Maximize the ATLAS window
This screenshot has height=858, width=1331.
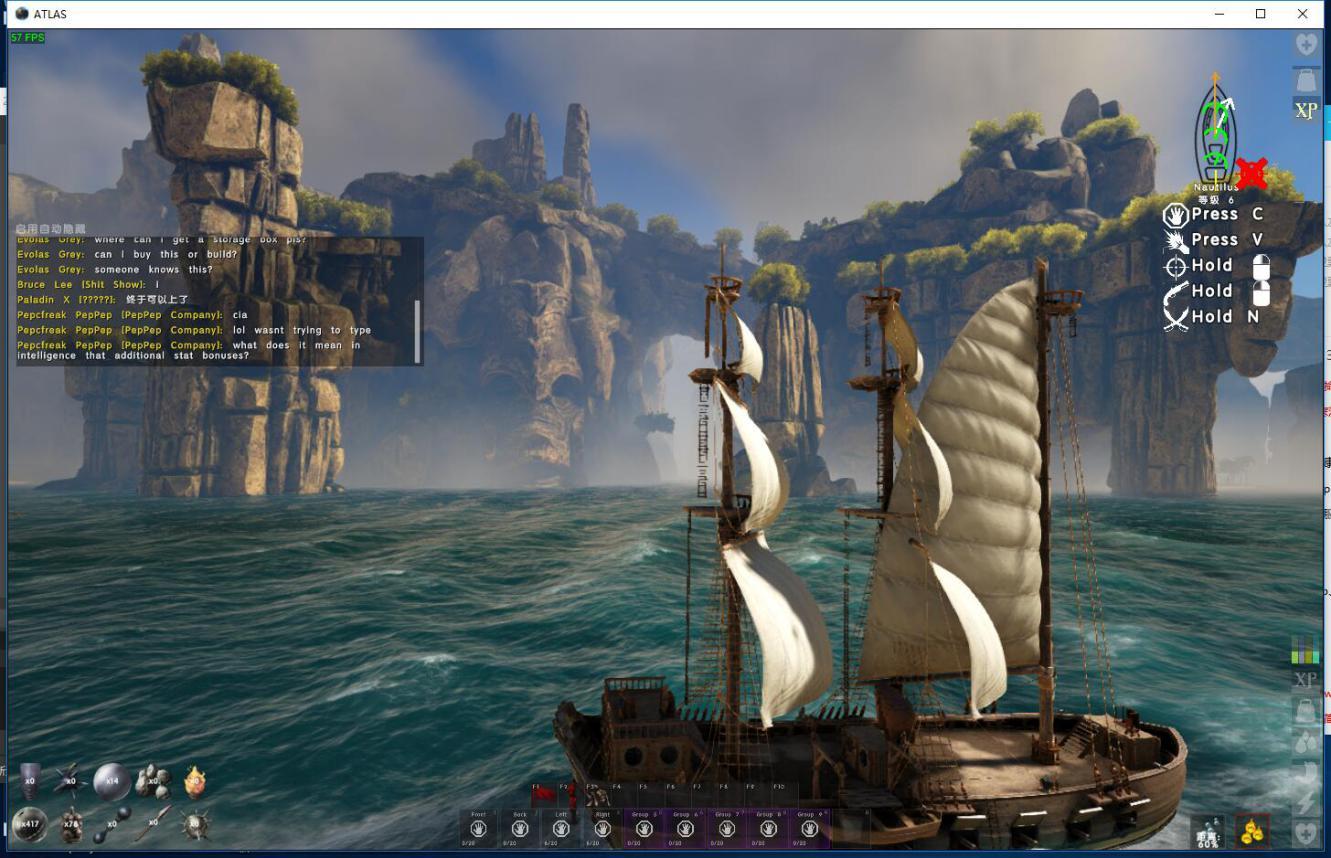click(1260, 14)
